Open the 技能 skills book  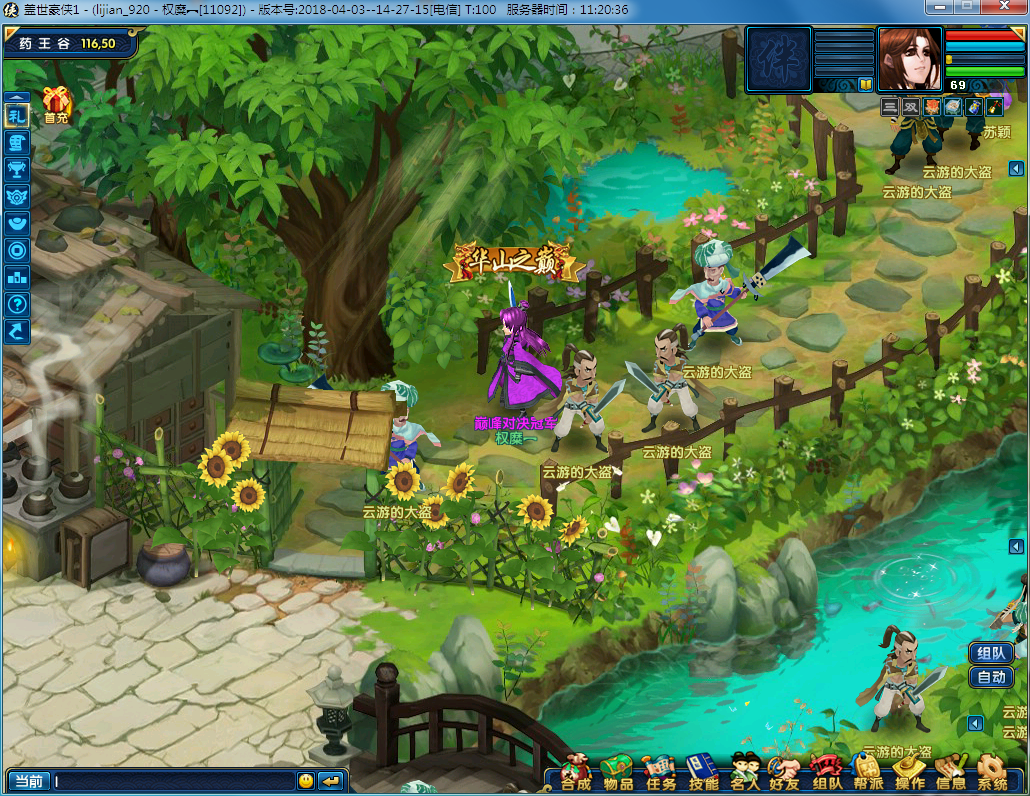(703, 770)
